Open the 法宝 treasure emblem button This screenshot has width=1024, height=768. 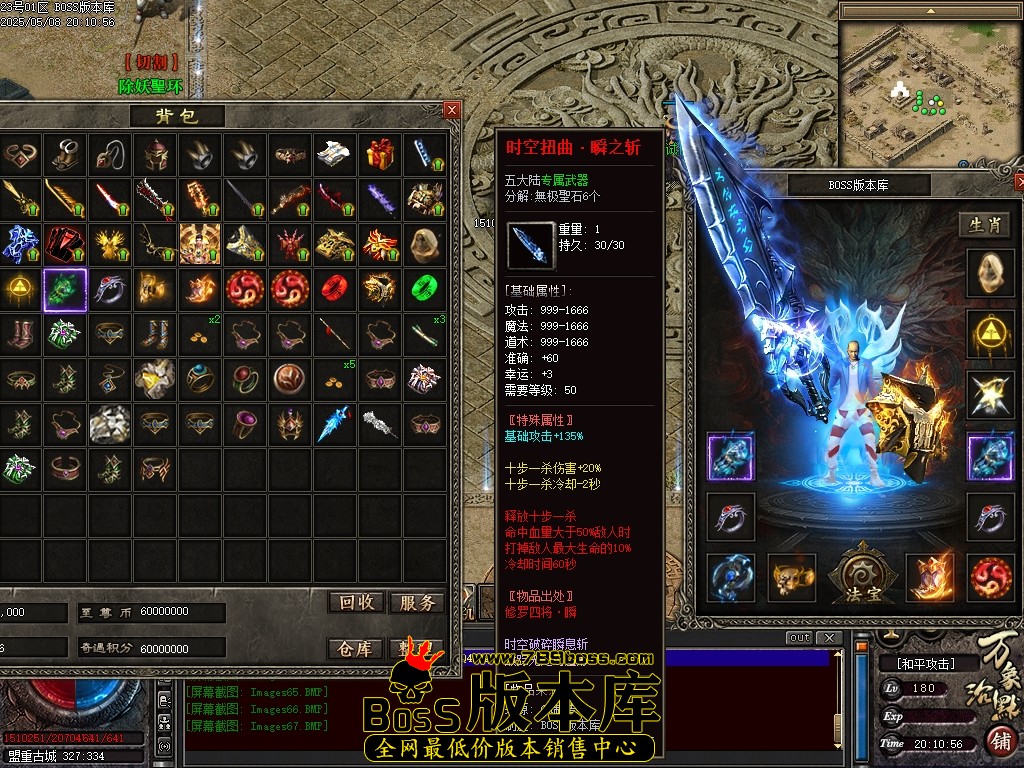(x=860, y=577)
